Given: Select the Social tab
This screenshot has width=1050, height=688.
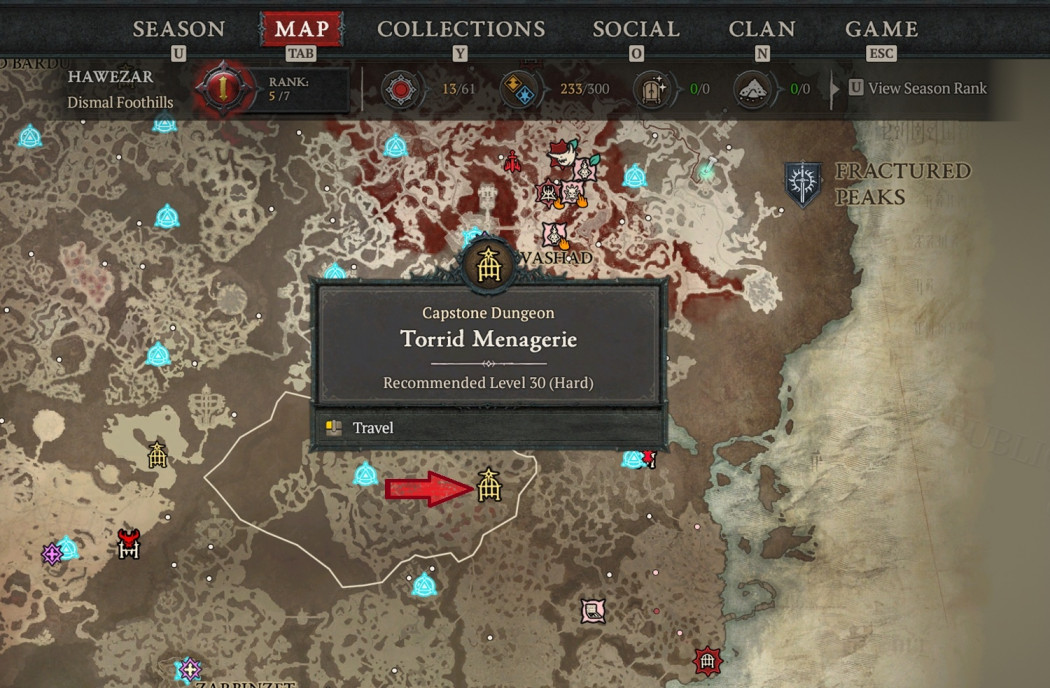Looking at the screenshot, I should [x=635, y=29].
